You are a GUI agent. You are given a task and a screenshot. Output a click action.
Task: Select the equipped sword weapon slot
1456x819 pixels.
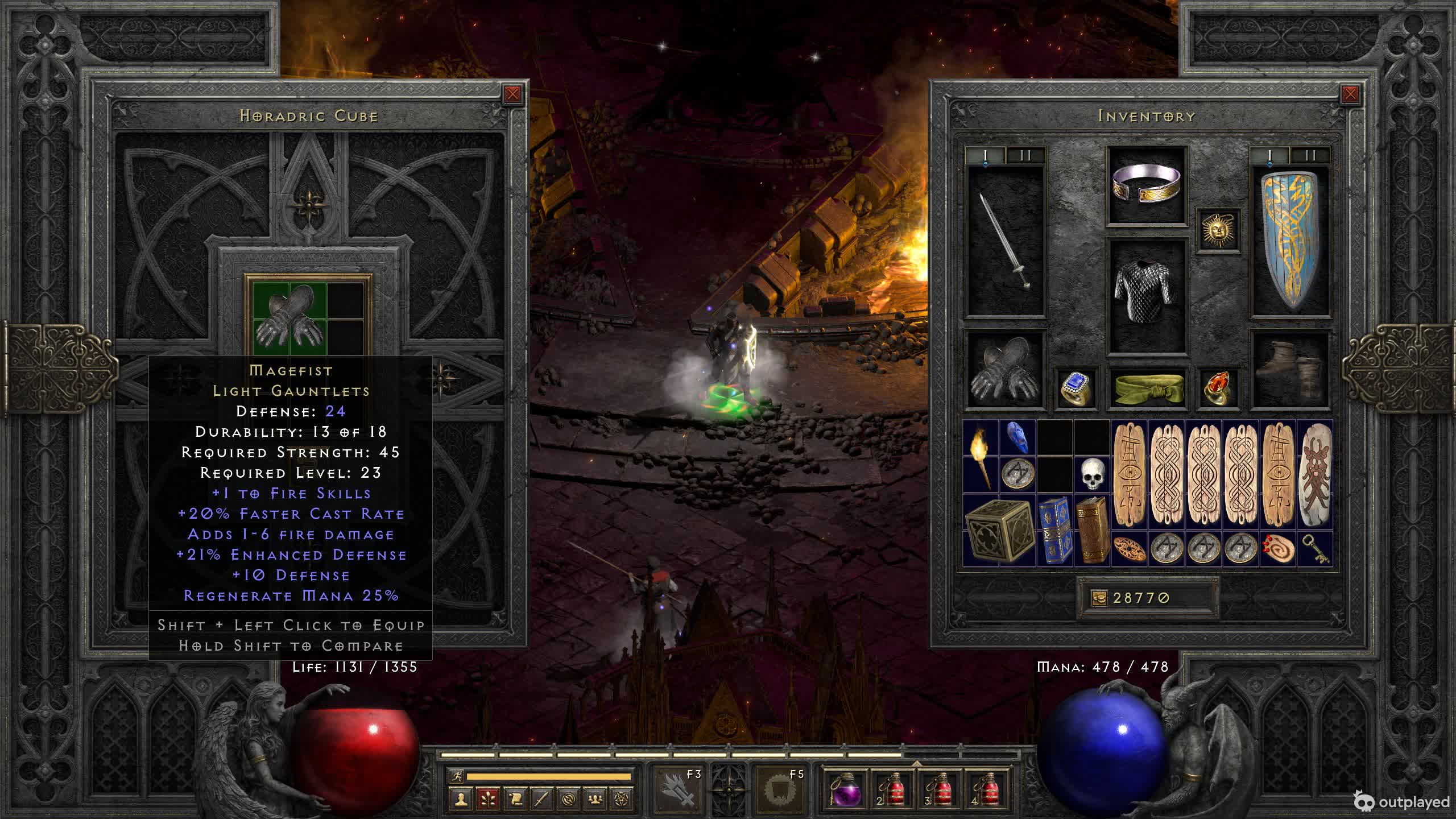point(1007,242)
